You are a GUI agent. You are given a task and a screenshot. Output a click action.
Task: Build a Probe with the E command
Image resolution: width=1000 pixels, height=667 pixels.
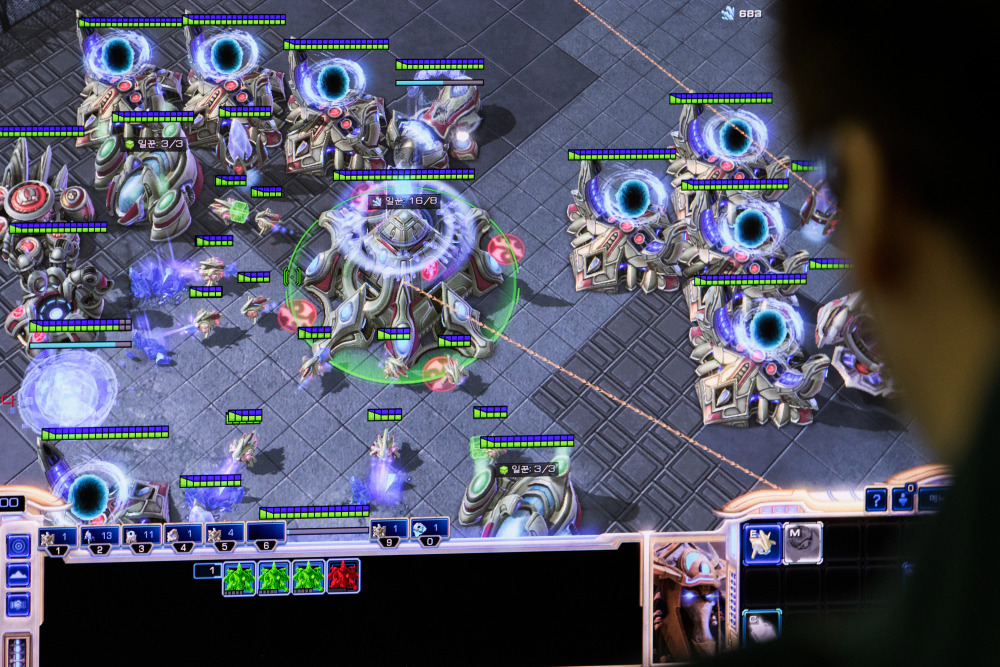pos(761,544)
